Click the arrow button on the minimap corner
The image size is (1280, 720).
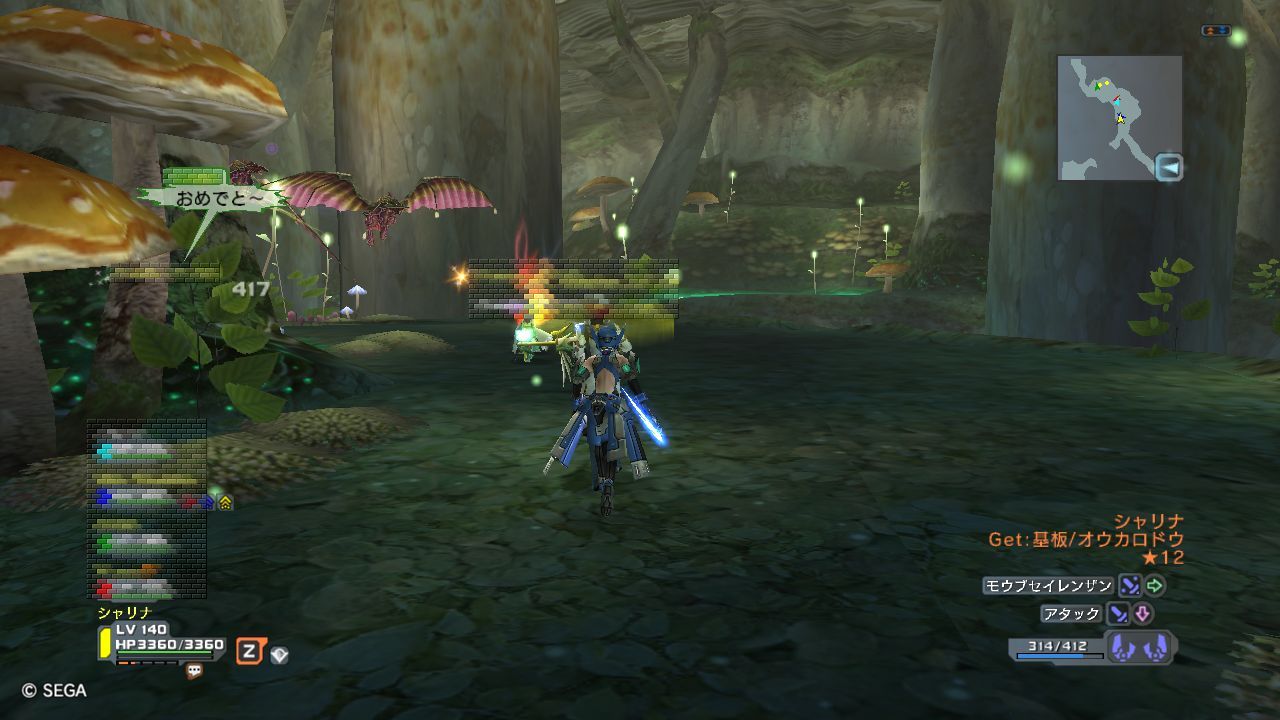pos(1168,167)
